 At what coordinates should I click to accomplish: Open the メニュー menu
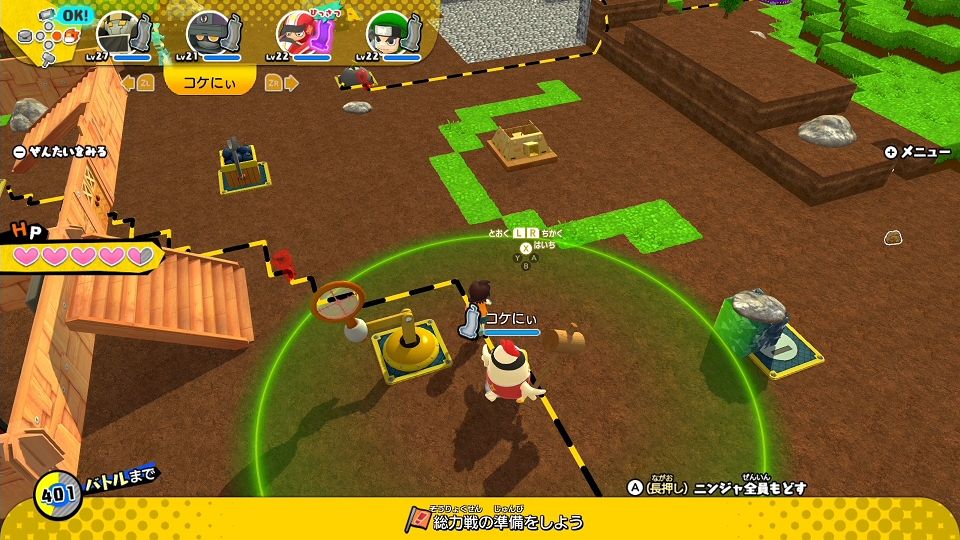tap(917, 152)
